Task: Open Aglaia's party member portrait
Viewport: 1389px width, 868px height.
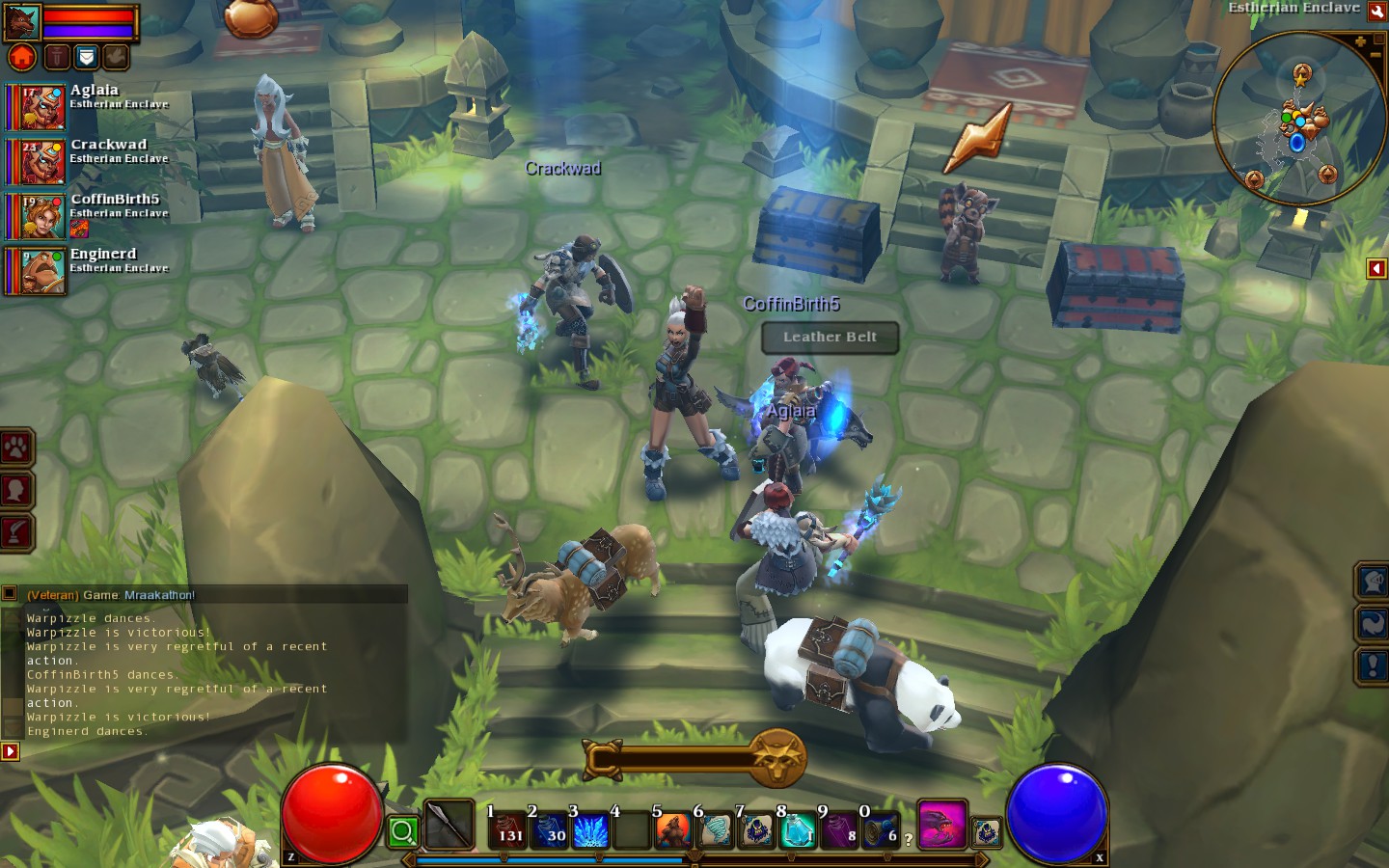Action: point(37,107)
